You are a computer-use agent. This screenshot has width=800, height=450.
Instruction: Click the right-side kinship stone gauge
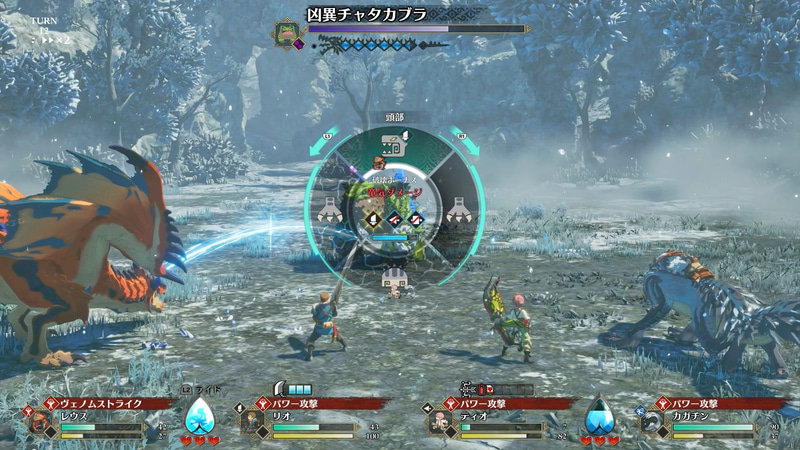point(600,415)
